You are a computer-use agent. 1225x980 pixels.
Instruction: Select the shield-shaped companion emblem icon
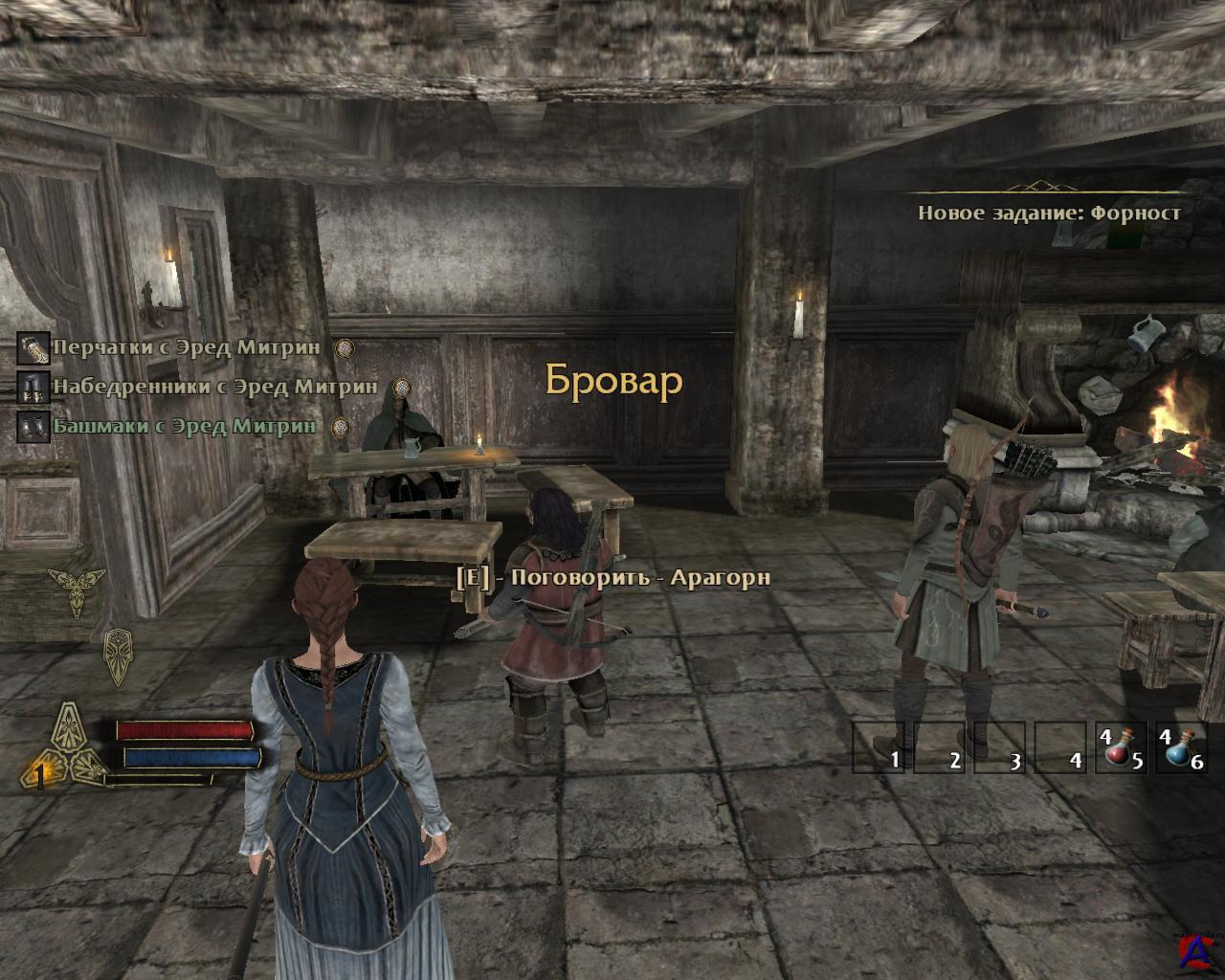point(118,655)
